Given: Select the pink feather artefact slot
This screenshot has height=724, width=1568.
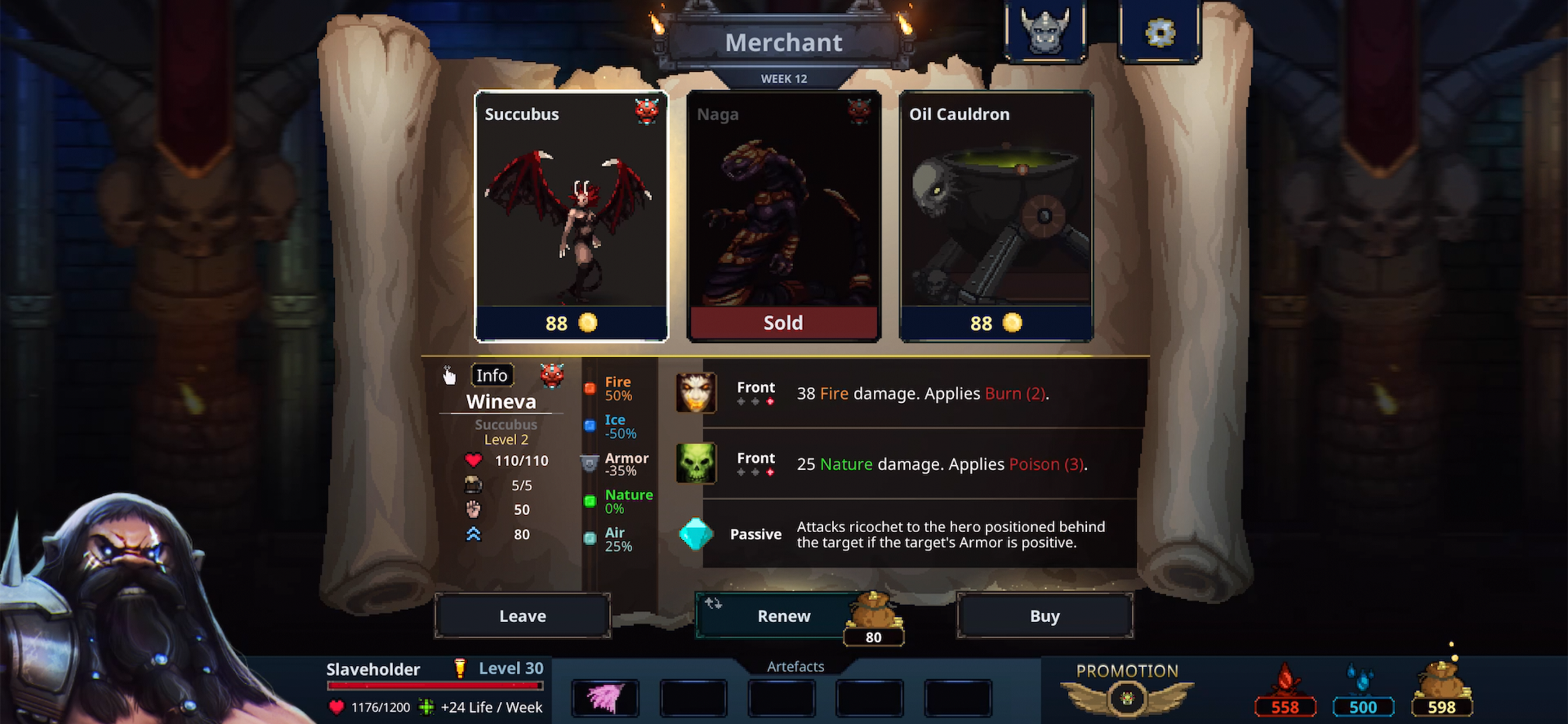Looking at the screenshot, I should [605, 697].
